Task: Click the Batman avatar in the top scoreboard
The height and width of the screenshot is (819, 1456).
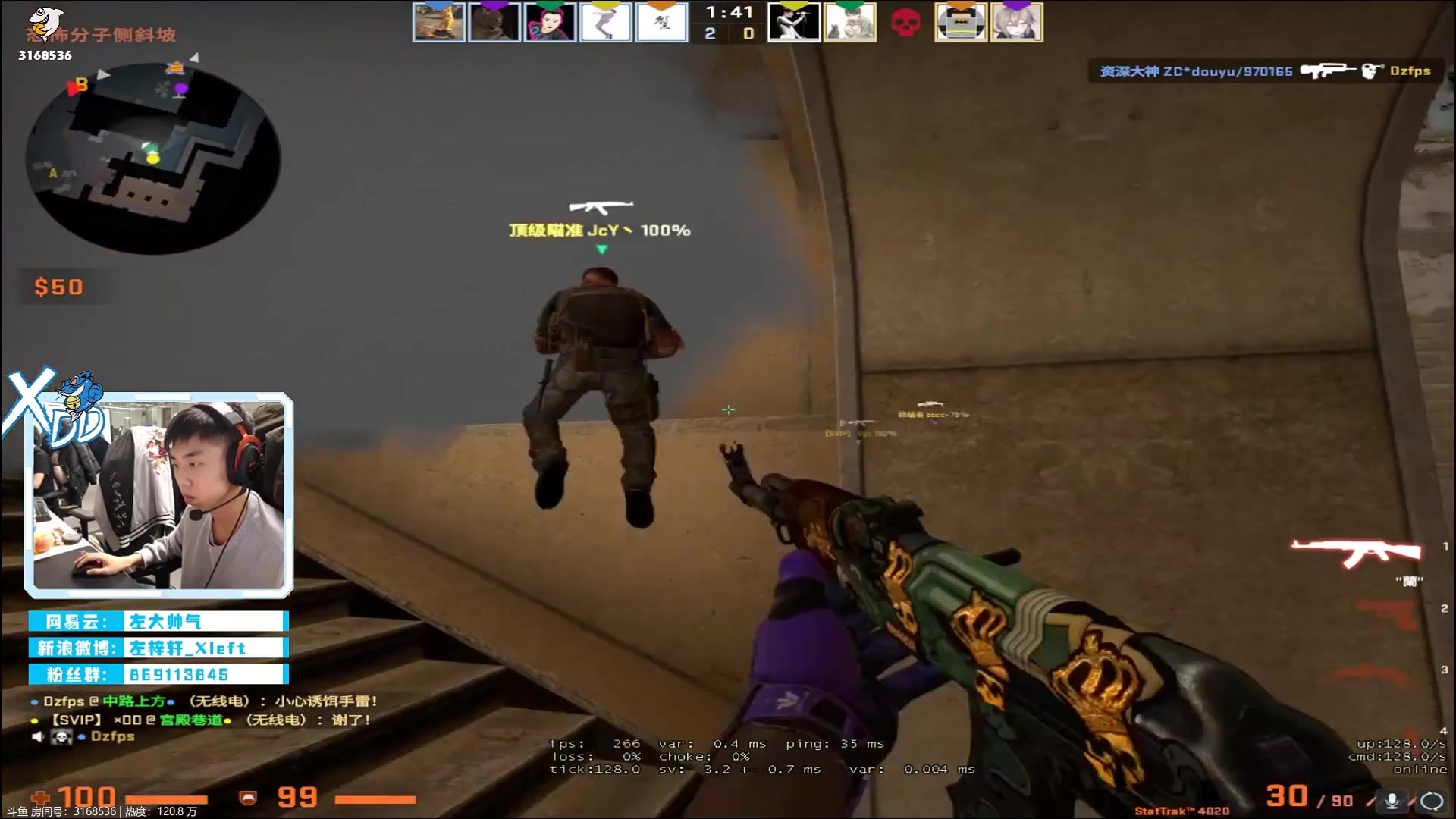Action: coord(960,22)
